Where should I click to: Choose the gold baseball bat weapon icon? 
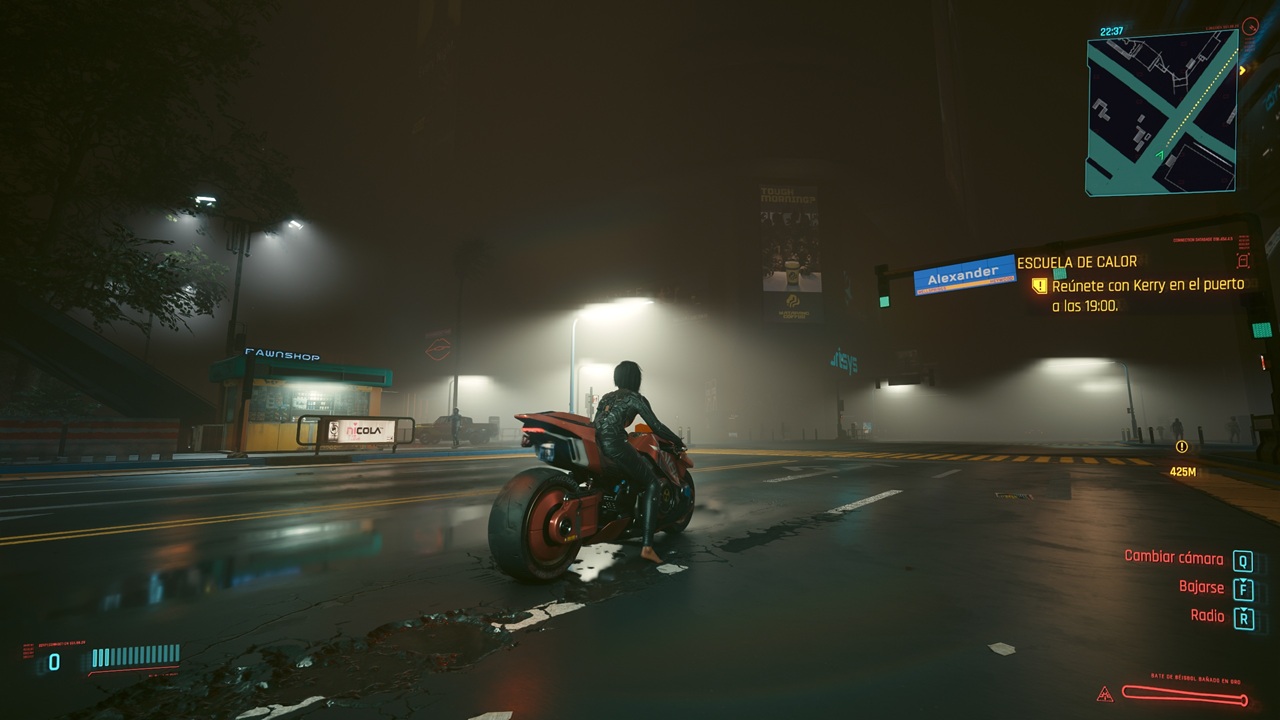coord(1184,693)
